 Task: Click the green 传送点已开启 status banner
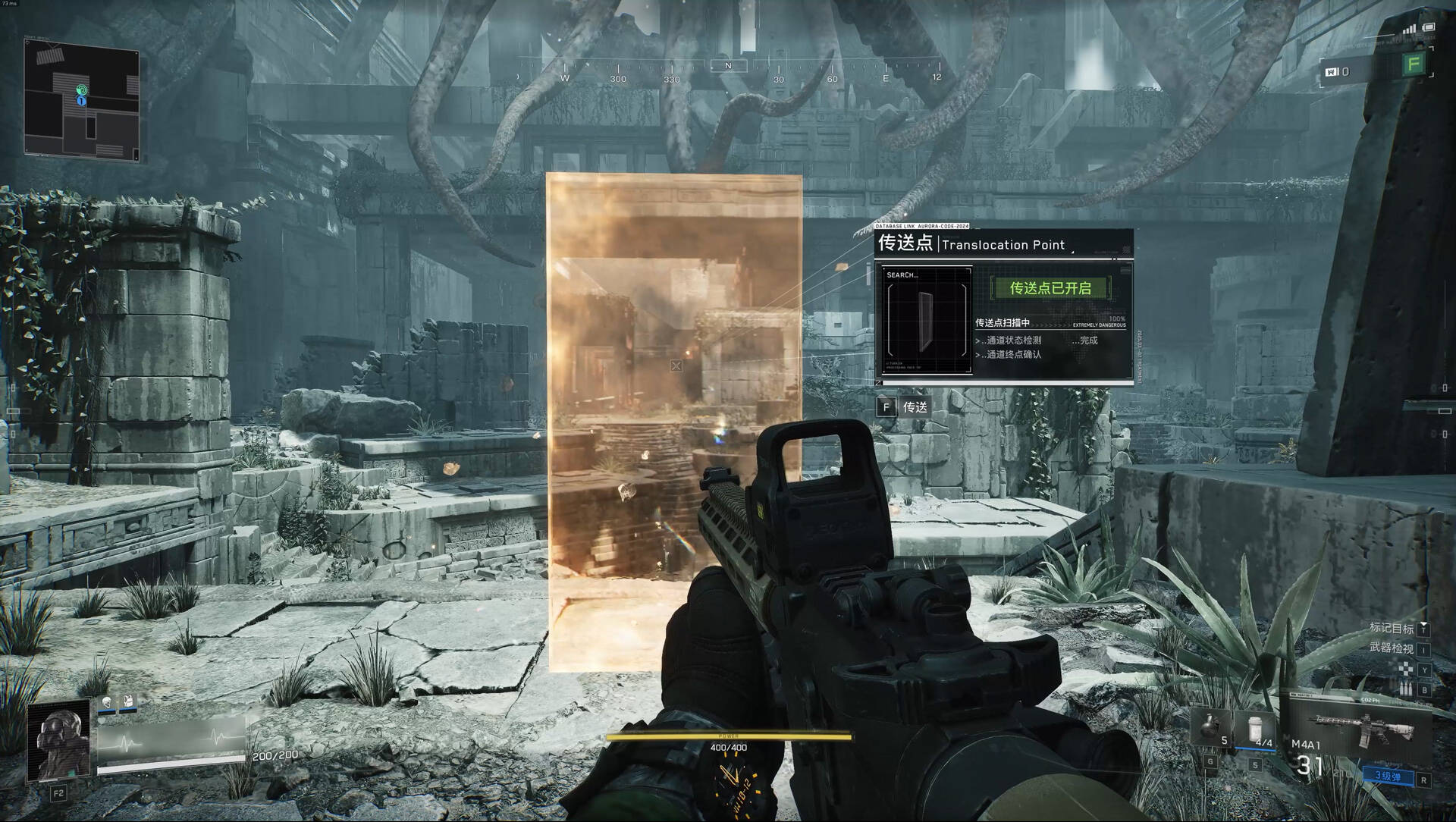(x=1050, y=288)
